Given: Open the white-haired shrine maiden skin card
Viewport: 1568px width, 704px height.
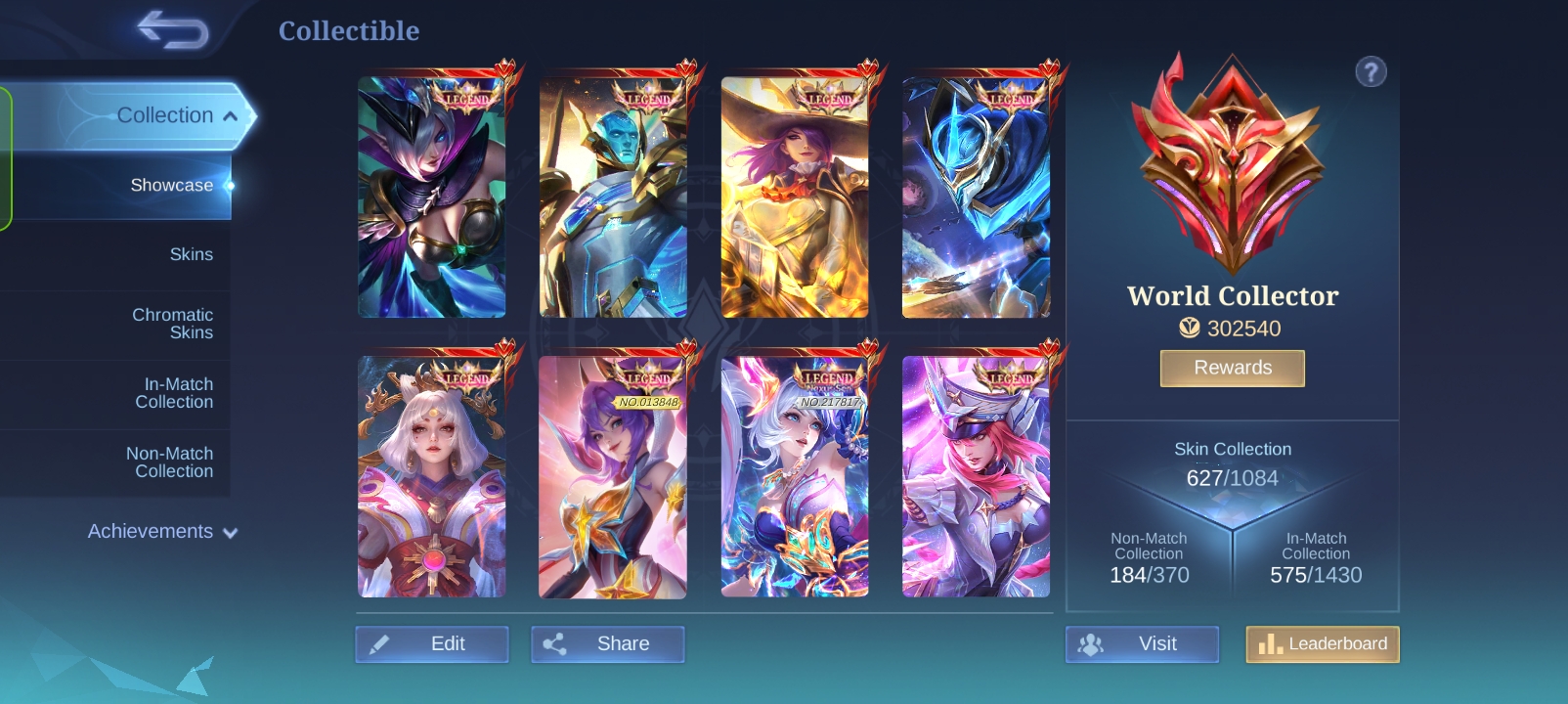Looking at the screenshot, I should 432,476.
